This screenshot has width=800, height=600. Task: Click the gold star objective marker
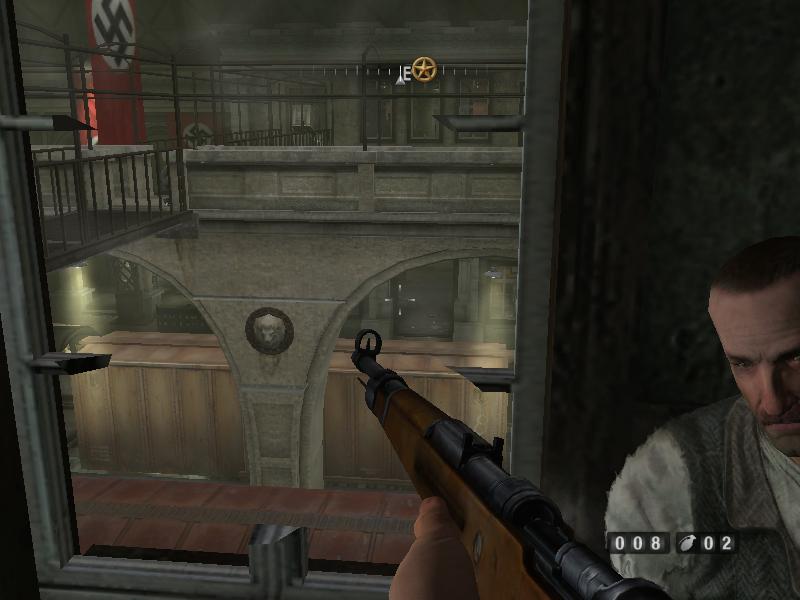click(x=424, y=70)
